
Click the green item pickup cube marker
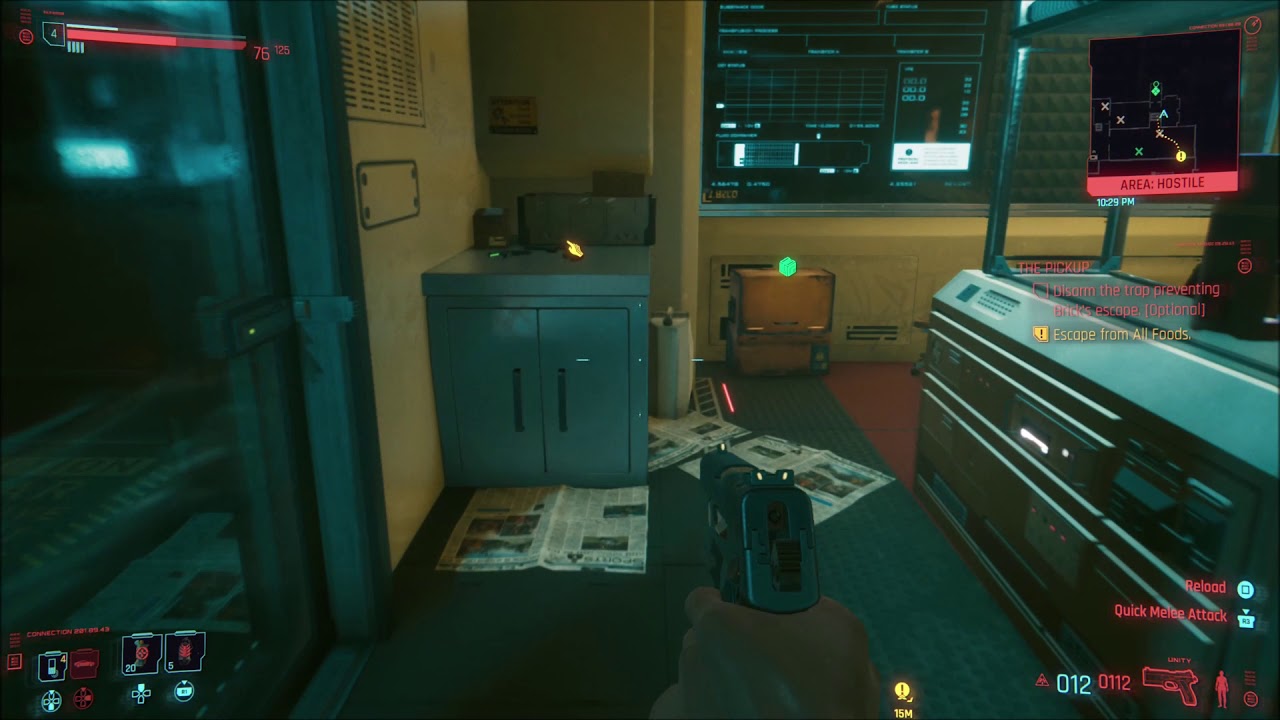pyautogui.click(x=786, y=265)
